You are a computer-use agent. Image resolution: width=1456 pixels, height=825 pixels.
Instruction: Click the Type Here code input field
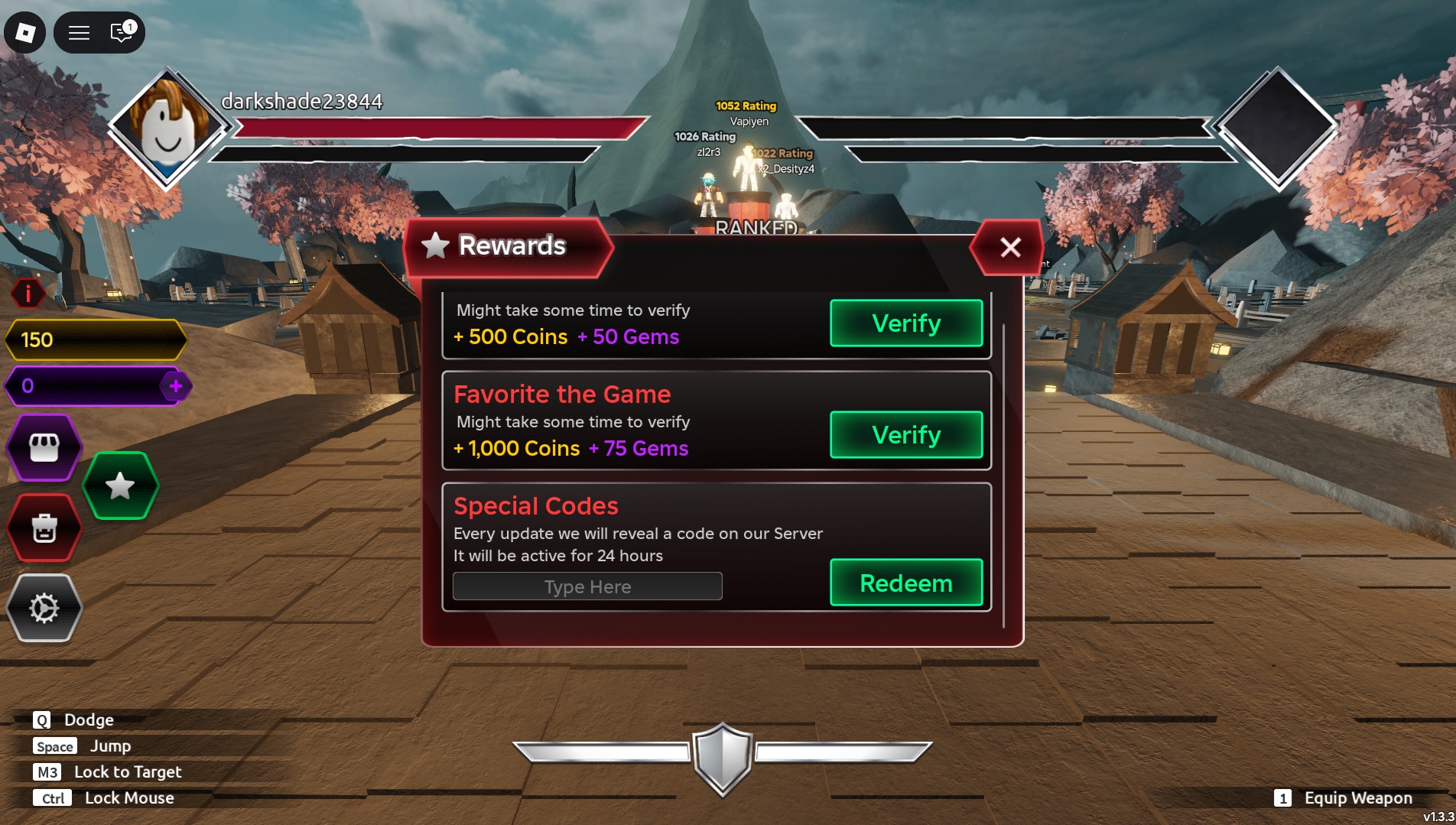tap(587, 586)
